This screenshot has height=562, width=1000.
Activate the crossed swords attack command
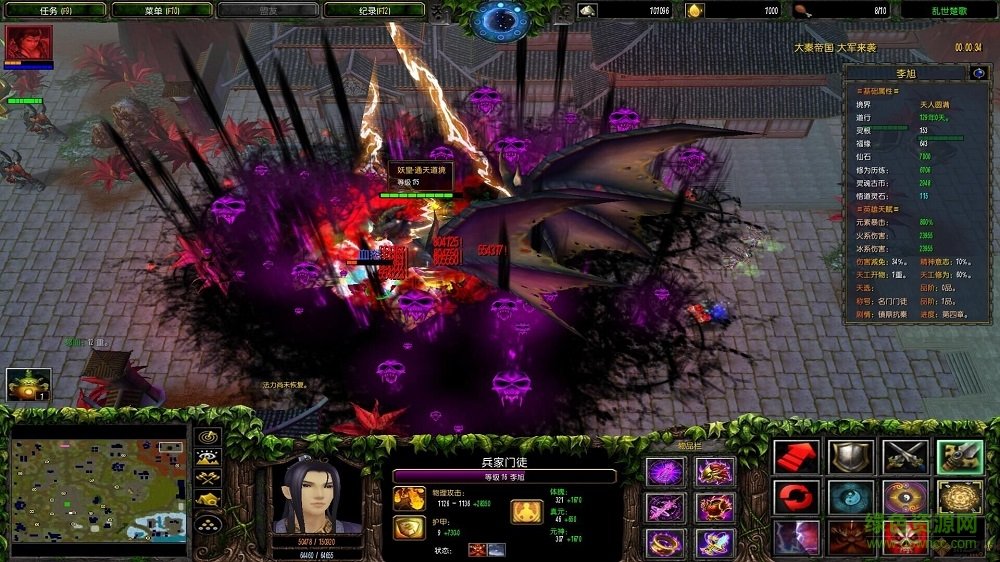[x=905, y=457]
